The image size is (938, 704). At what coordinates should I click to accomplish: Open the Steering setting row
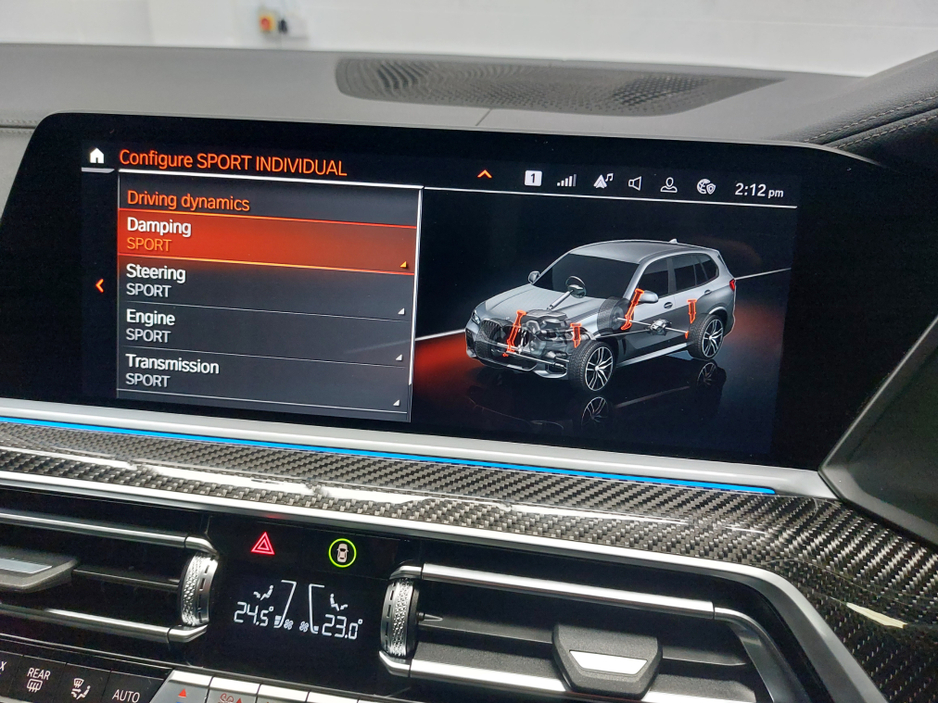[x=265, y=281]
